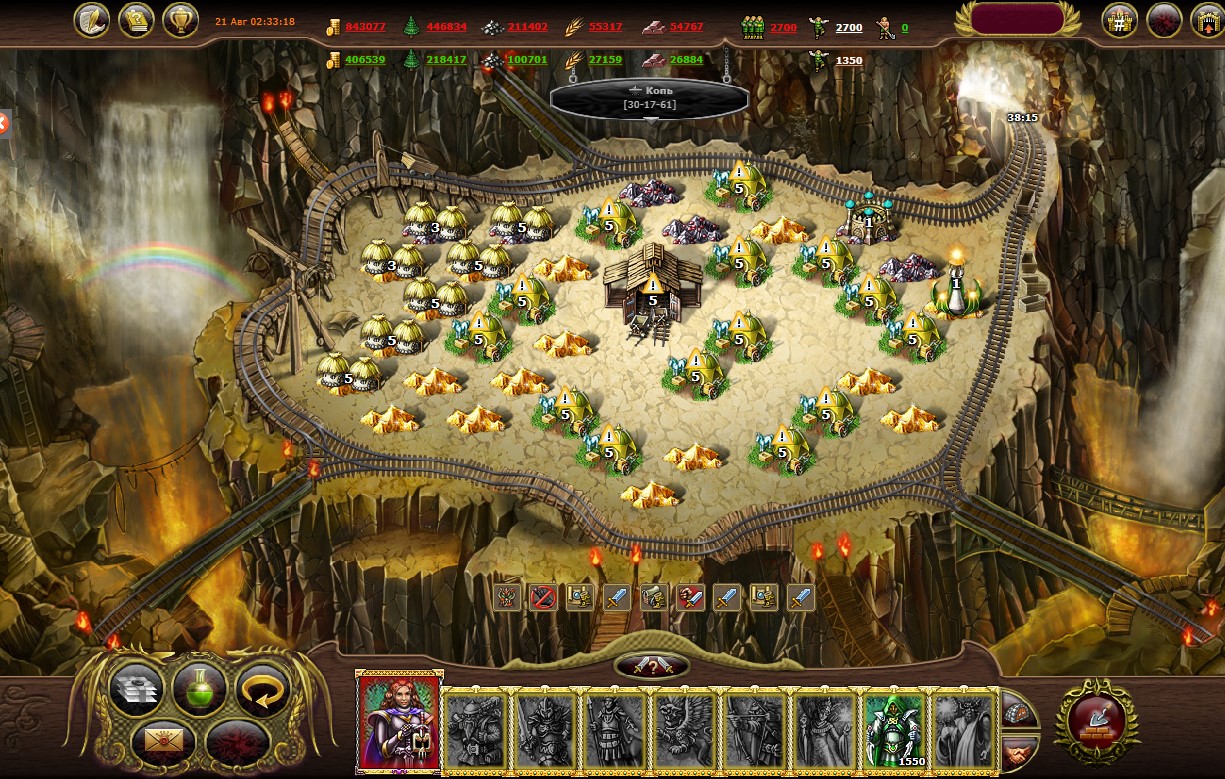Click the red close tab at left edge
This screenshot has width=1225, height=779.
(3, 124)
